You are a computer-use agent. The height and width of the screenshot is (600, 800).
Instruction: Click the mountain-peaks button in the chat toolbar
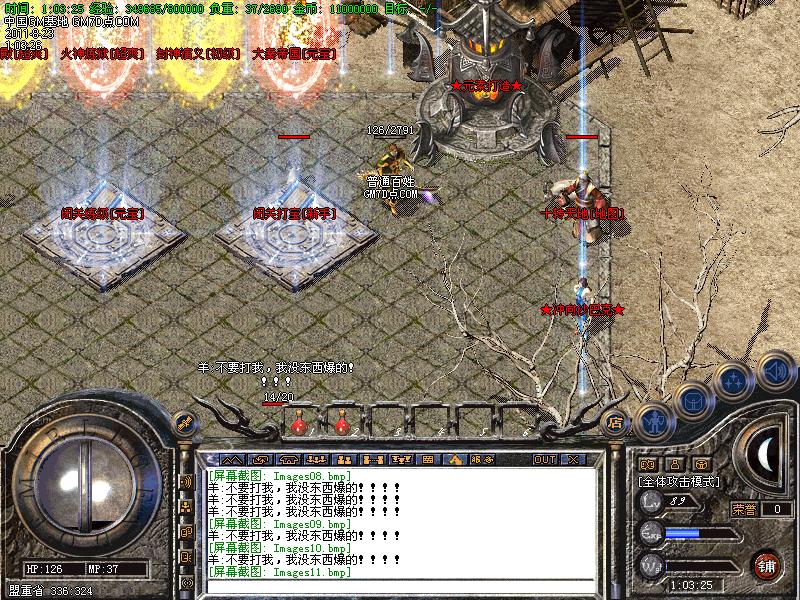(x=233, y=459)
